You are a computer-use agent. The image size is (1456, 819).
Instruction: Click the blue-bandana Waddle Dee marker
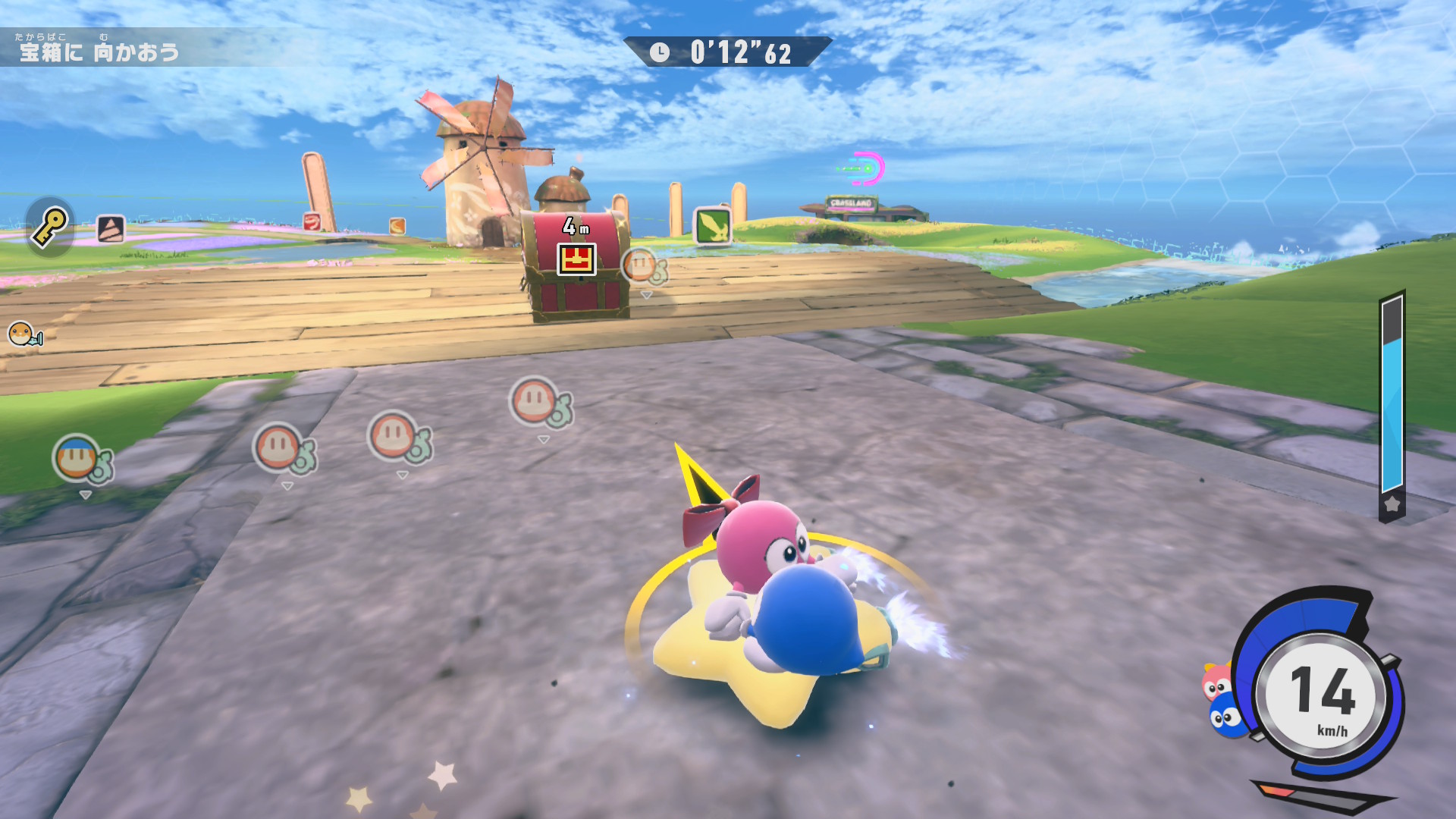click(78, 459)
